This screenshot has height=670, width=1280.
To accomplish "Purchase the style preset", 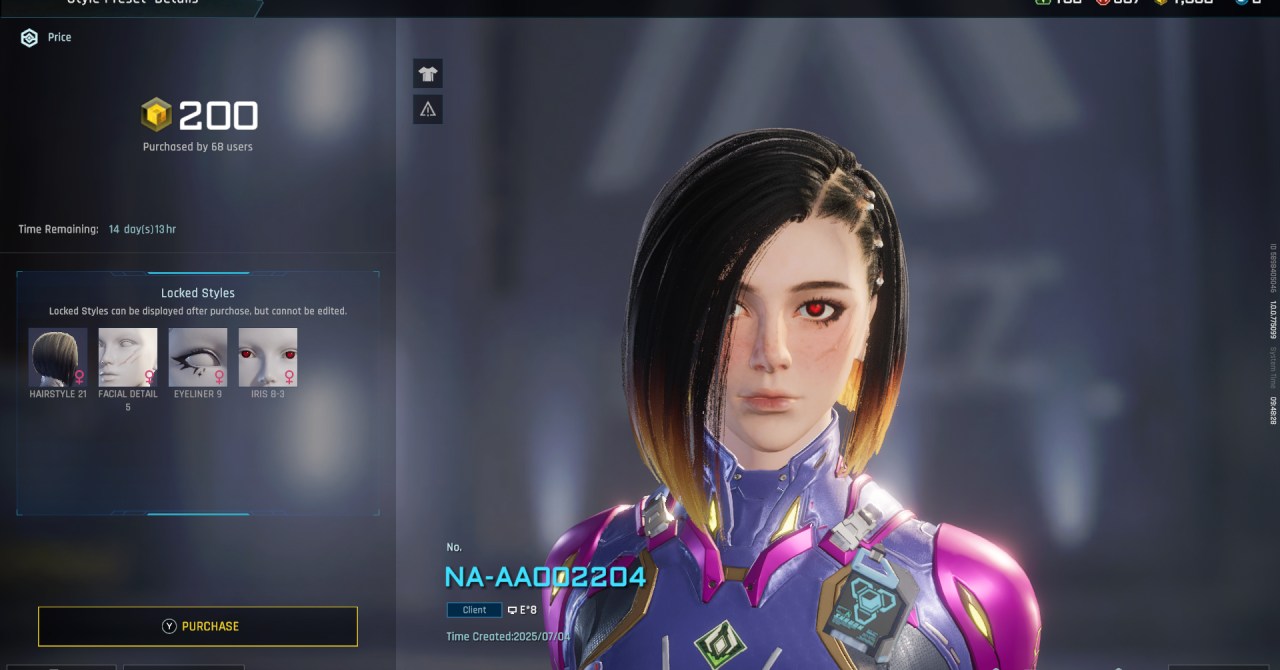I will point(198,626).
